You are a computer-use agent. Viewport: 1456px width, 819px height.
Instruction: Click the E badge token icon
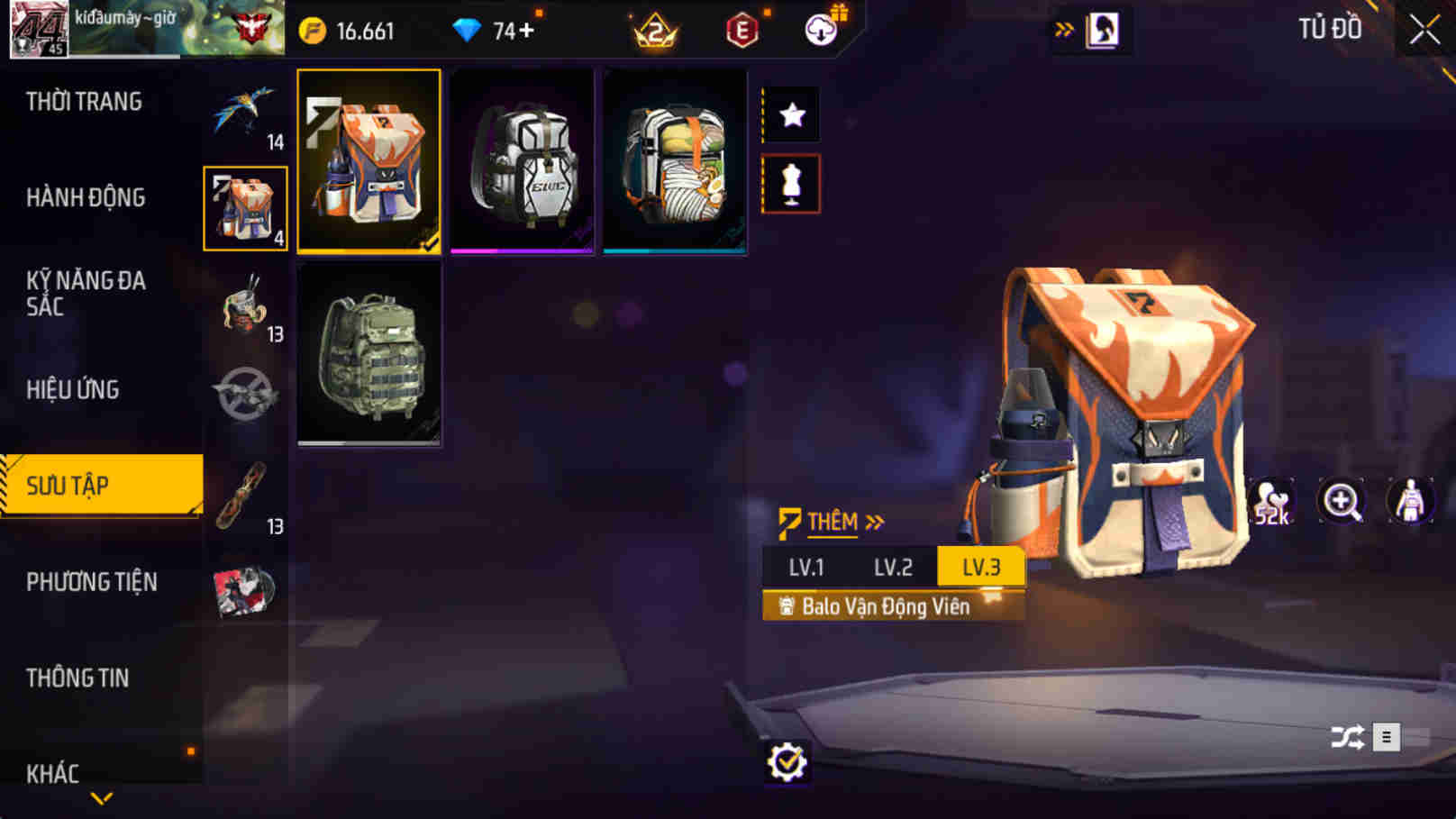coord(741,29)
